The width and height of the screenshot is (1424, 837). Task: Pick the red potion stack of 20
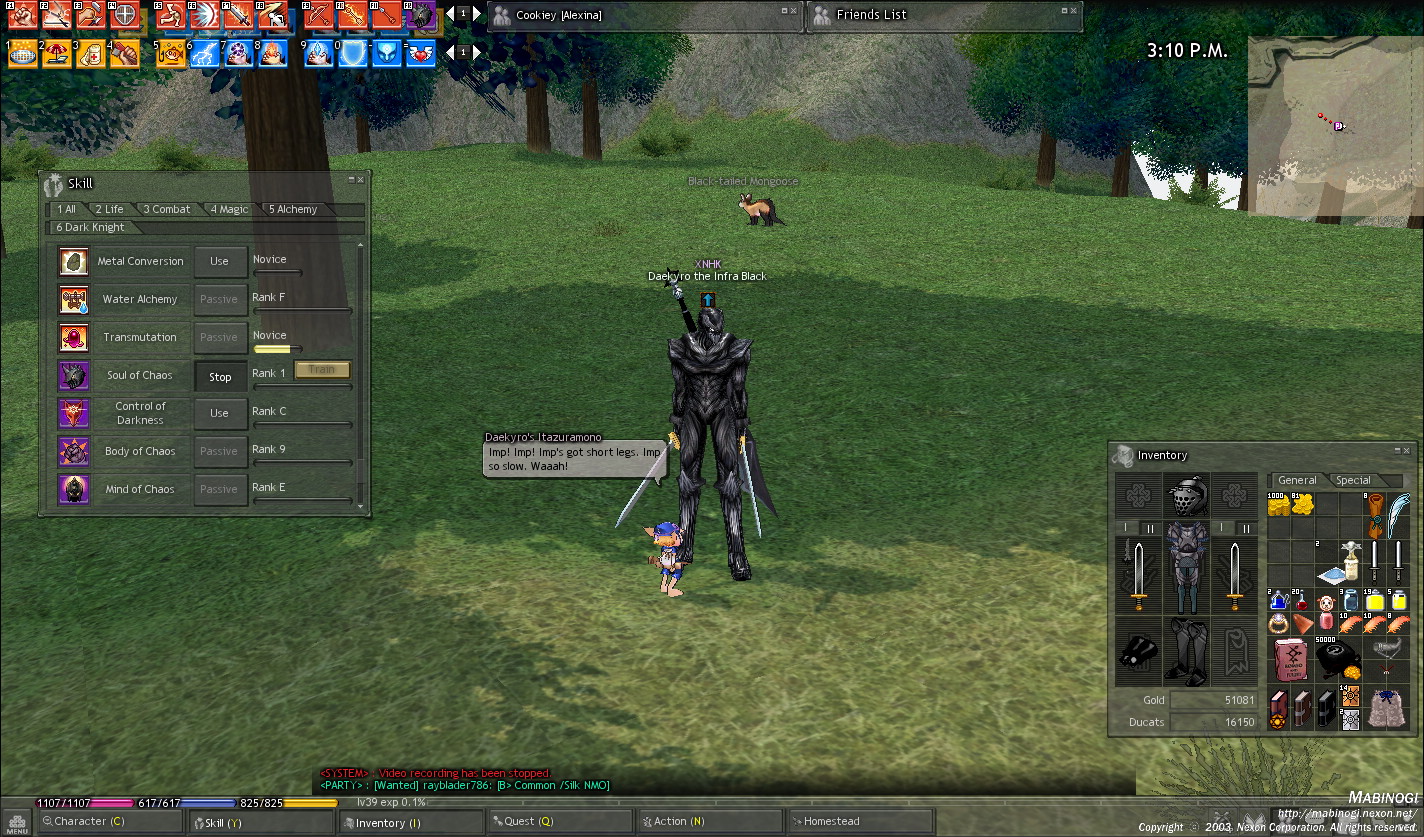click(x=1302, y=601)
